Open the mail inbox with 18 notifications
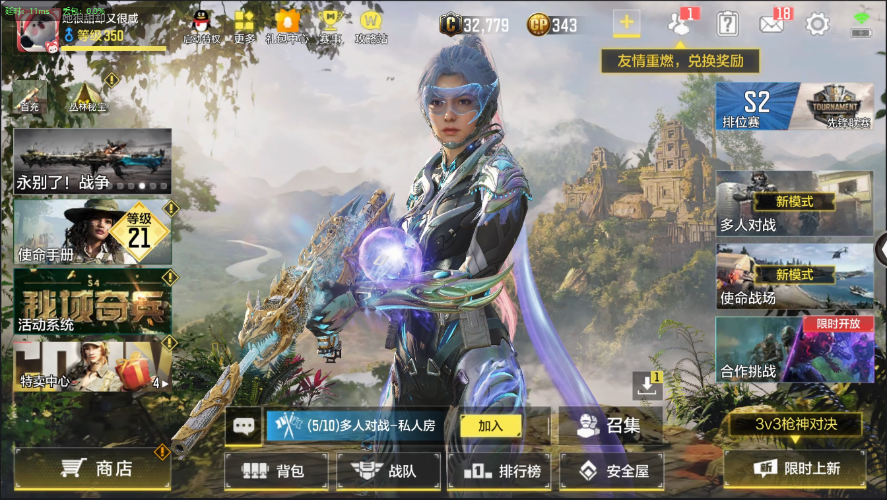Viewport: 887px width, 500px height. [772, 24]
